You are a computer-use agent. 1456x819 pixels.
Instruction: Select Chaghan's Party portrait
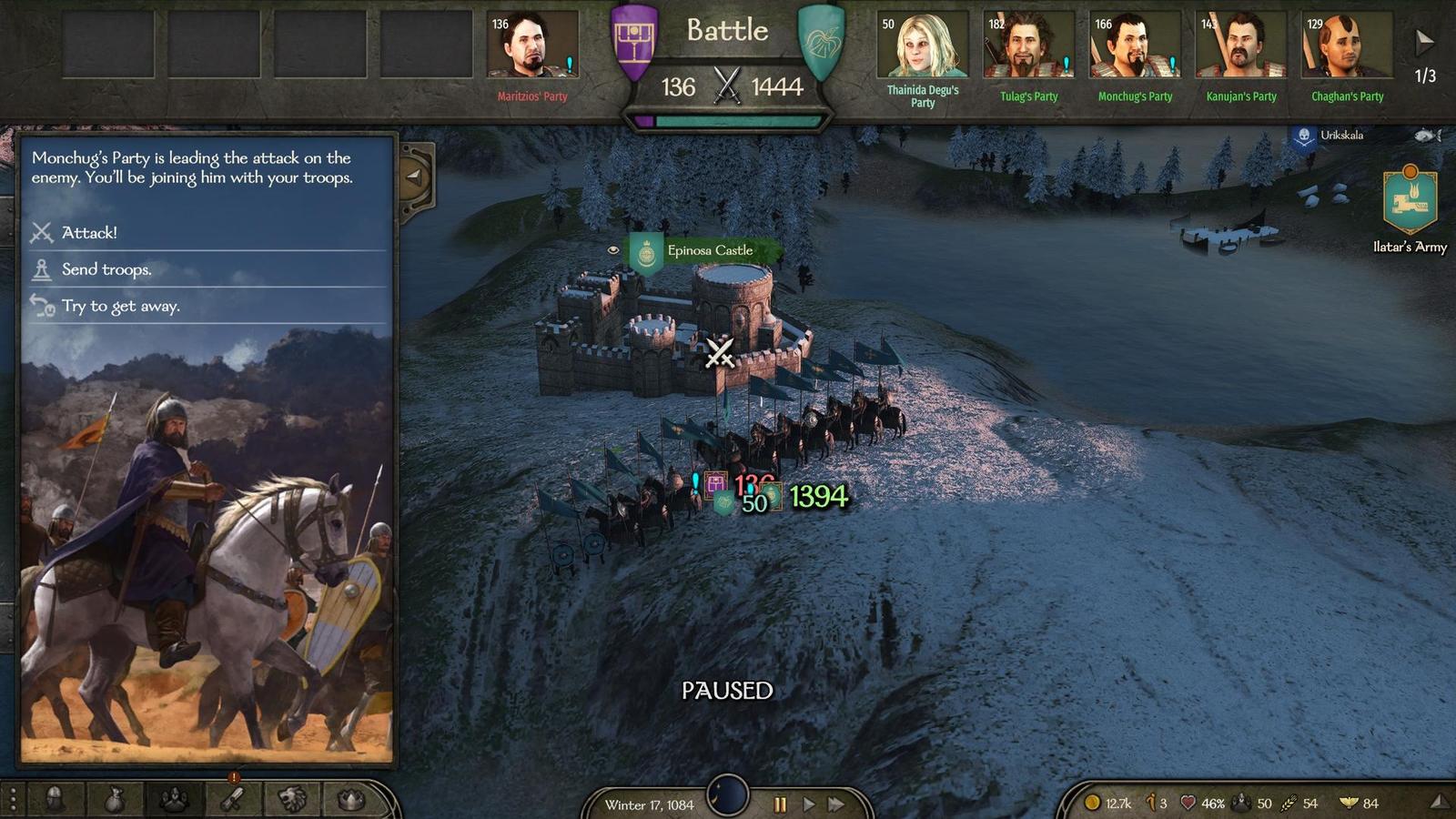pyautogui.click(x=1347, y=45)
